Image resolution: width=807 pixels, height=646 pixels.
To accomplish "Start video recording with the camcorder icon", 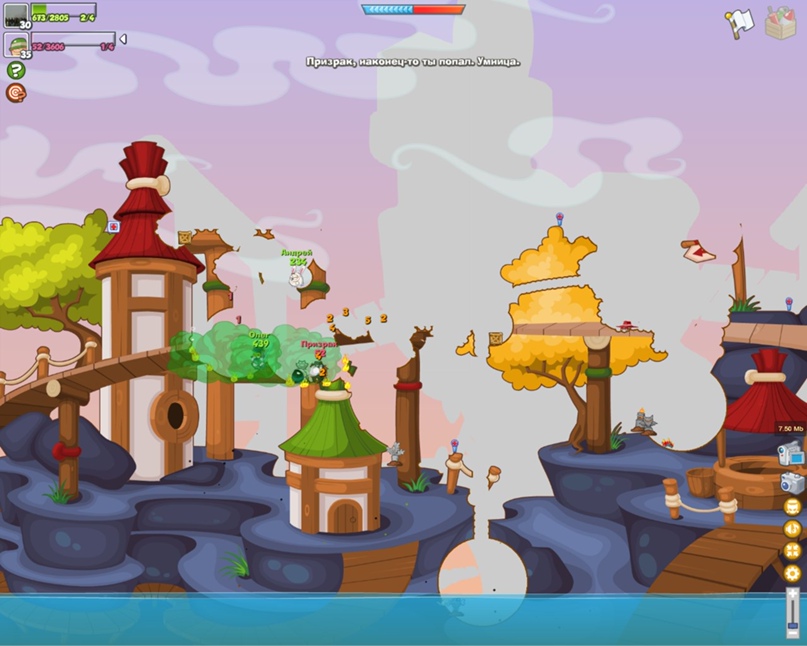I will tap(791, 453).
